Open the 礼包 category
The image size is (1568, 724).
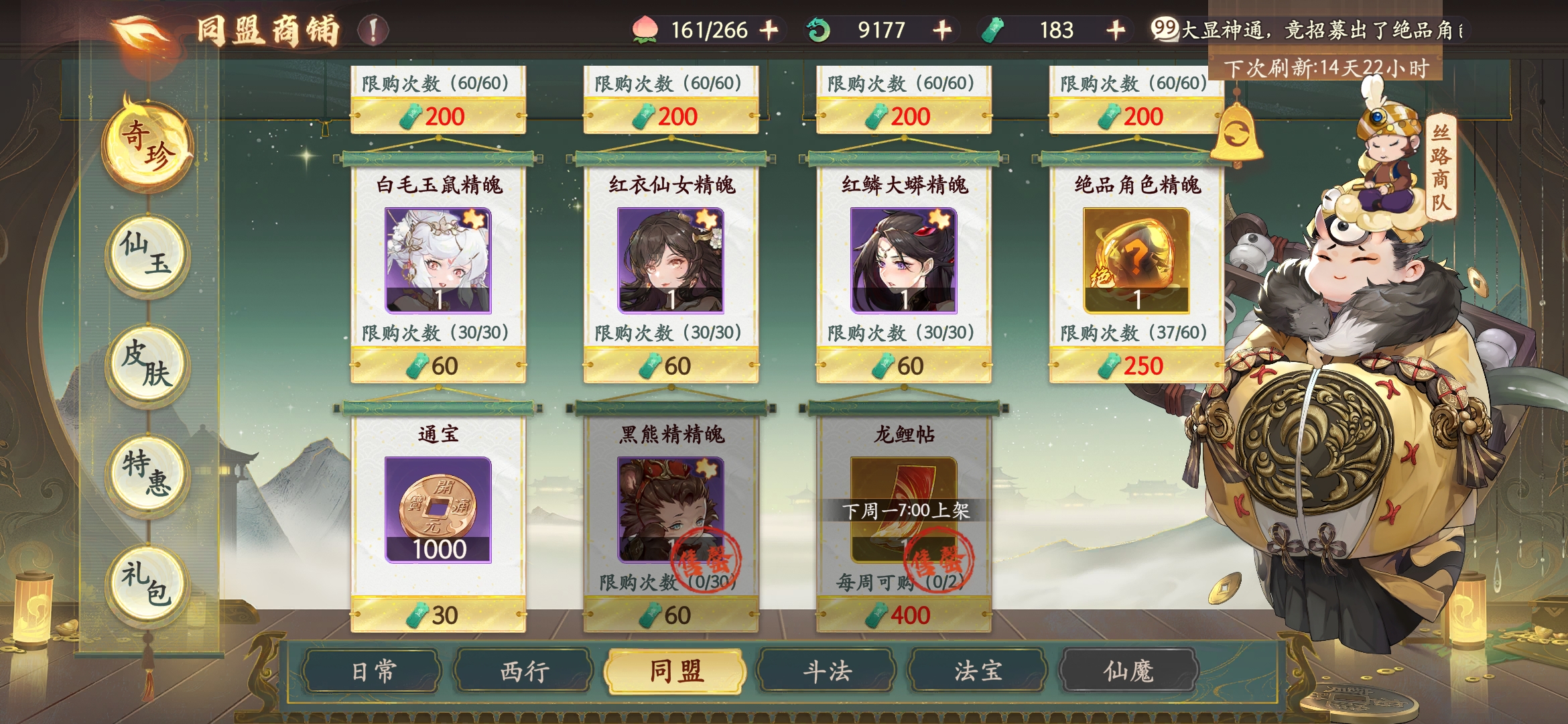pyautogui.click(x=147, y=585)
